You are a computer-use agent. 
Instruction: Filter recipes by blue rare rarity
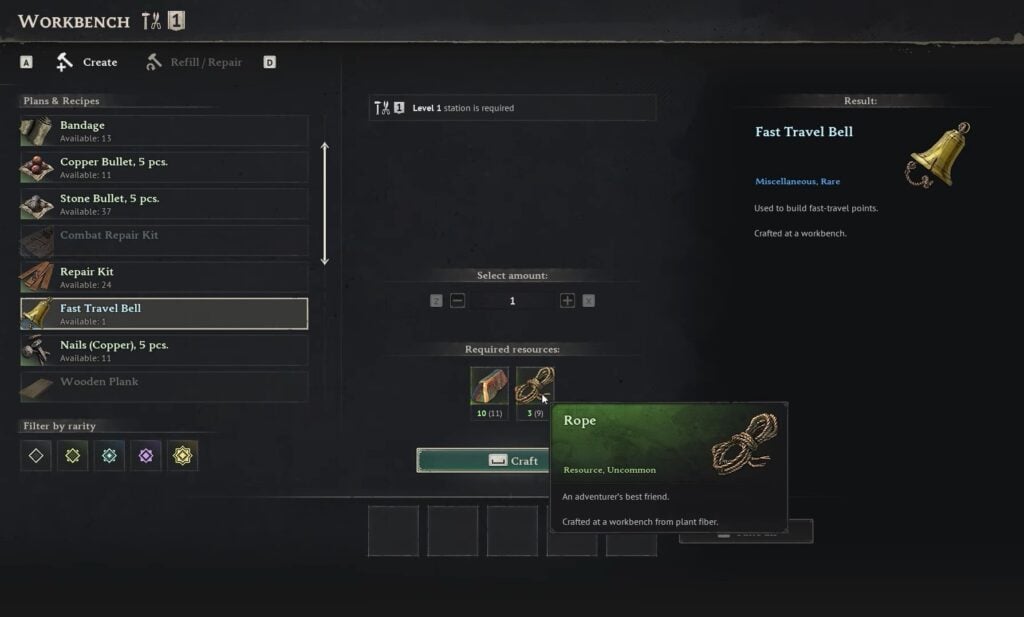point(109,456)
